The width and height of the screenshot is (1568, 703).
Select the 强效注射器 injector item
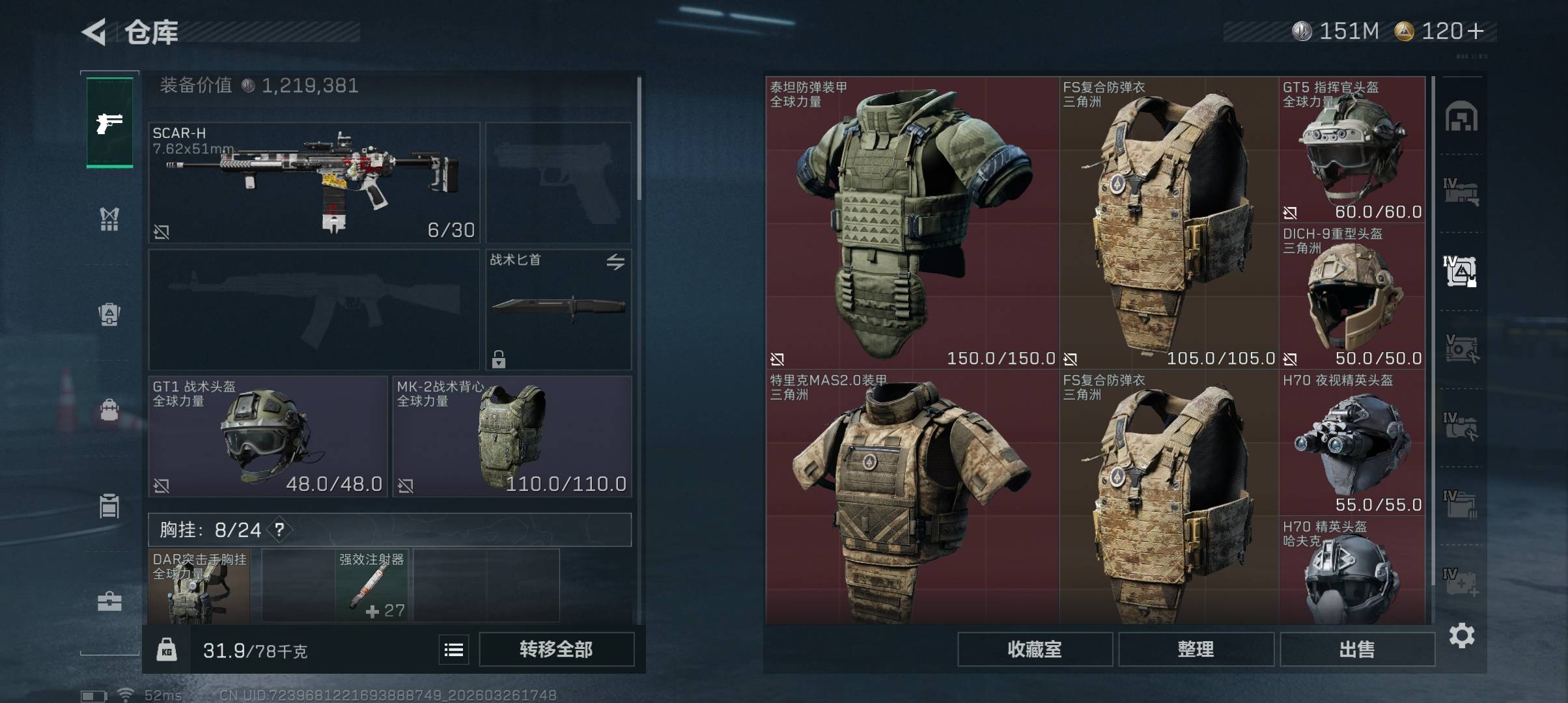point(371,586)
